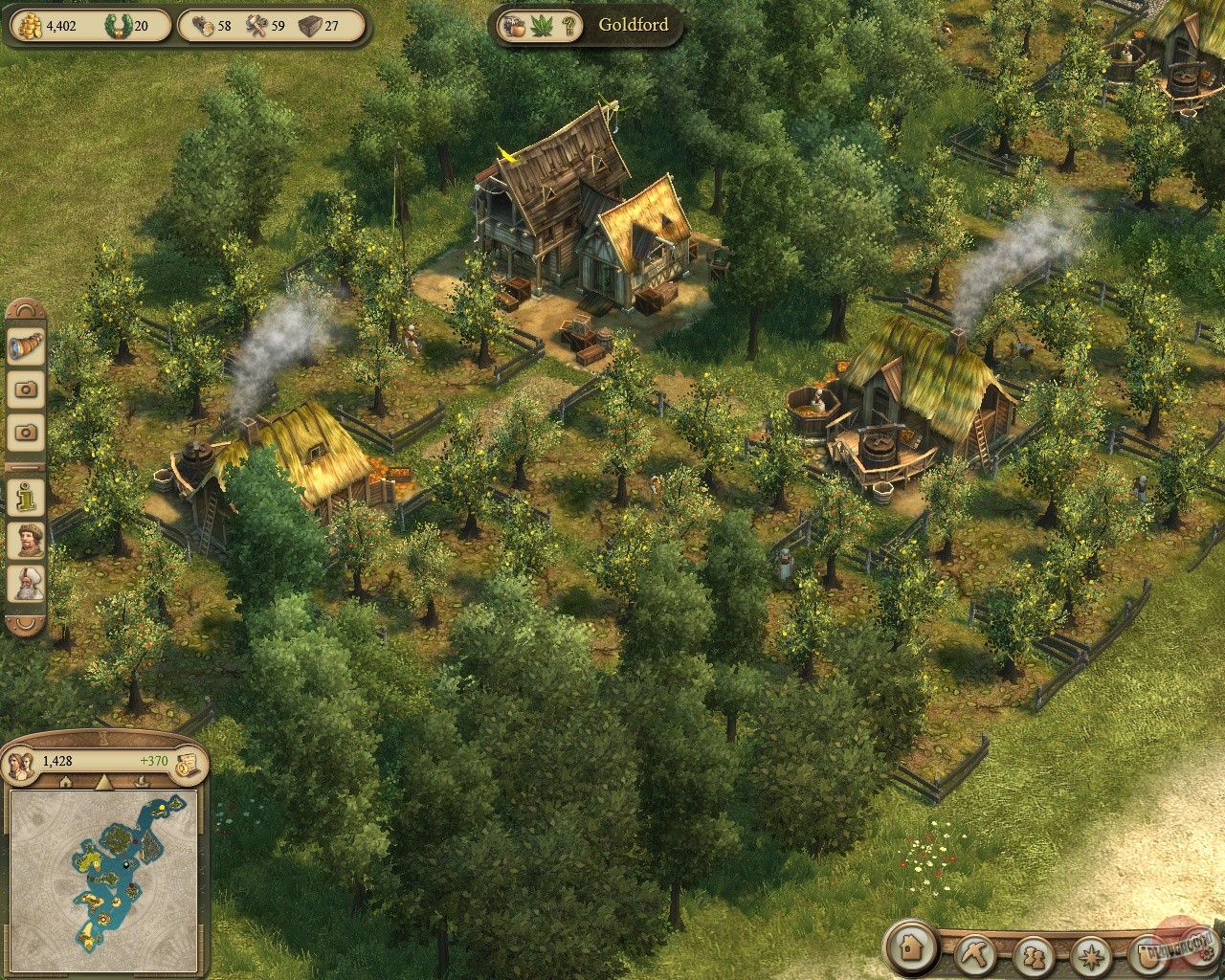
Task: Select the brown-hat advisor portrait
Action: (x=26, y=541)
